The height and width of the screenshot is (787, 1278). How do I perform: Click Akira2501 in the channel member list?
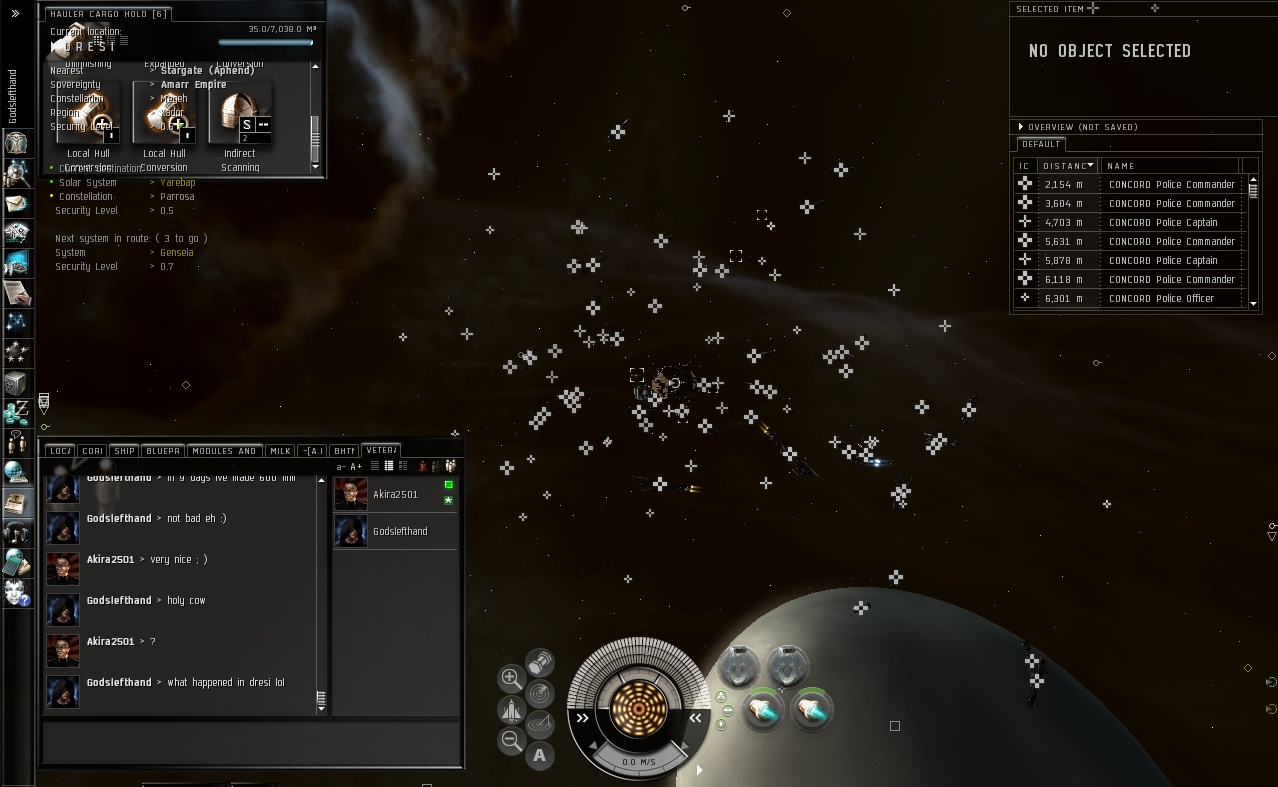[395, 494]
